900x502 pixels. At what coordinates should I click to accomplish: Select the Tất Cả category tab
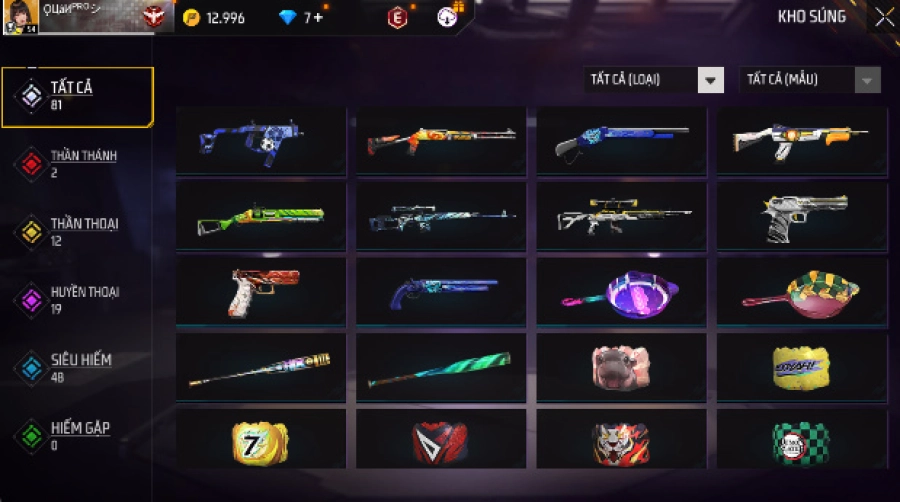tap(78, 96)
